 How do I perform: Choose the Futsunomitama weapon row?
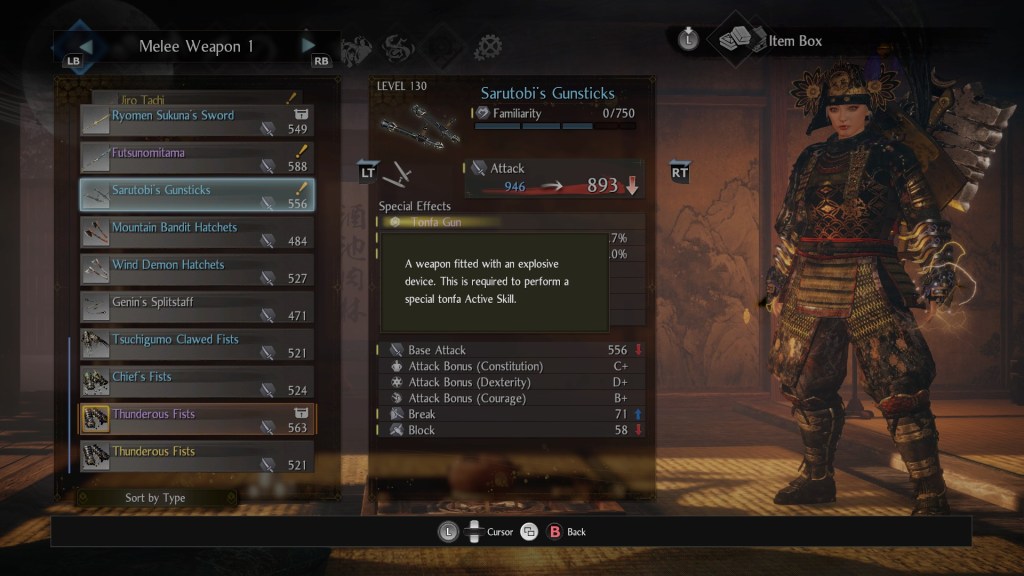coord(197,158)
